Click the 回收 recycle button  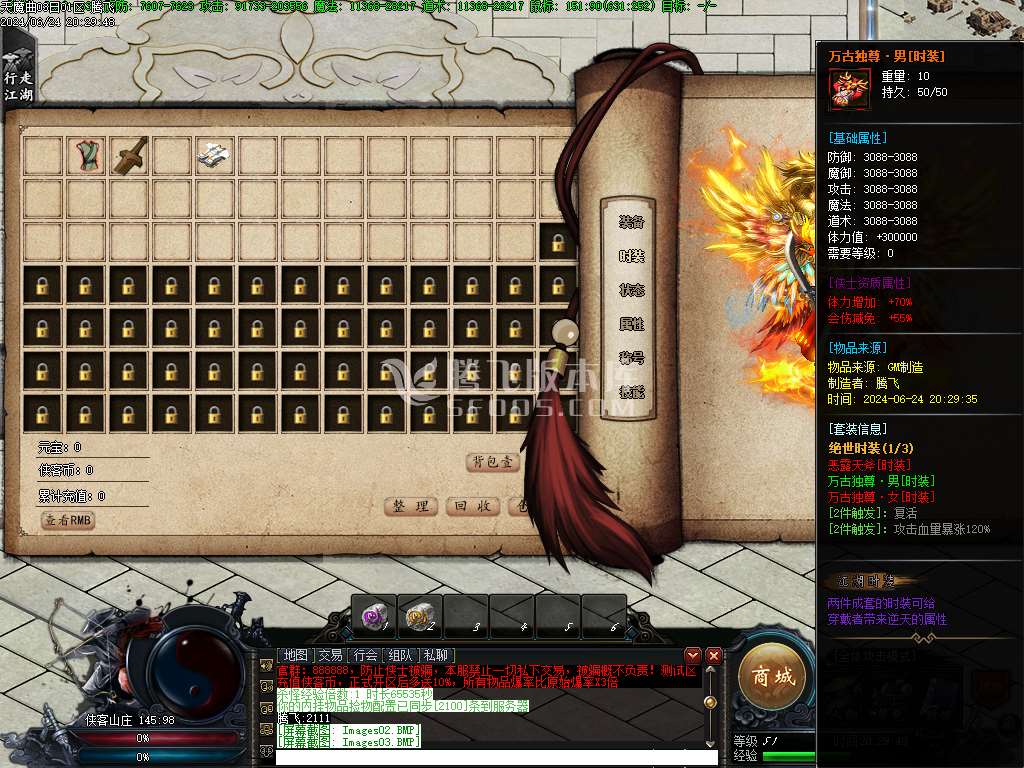click(x=471, y=506)
